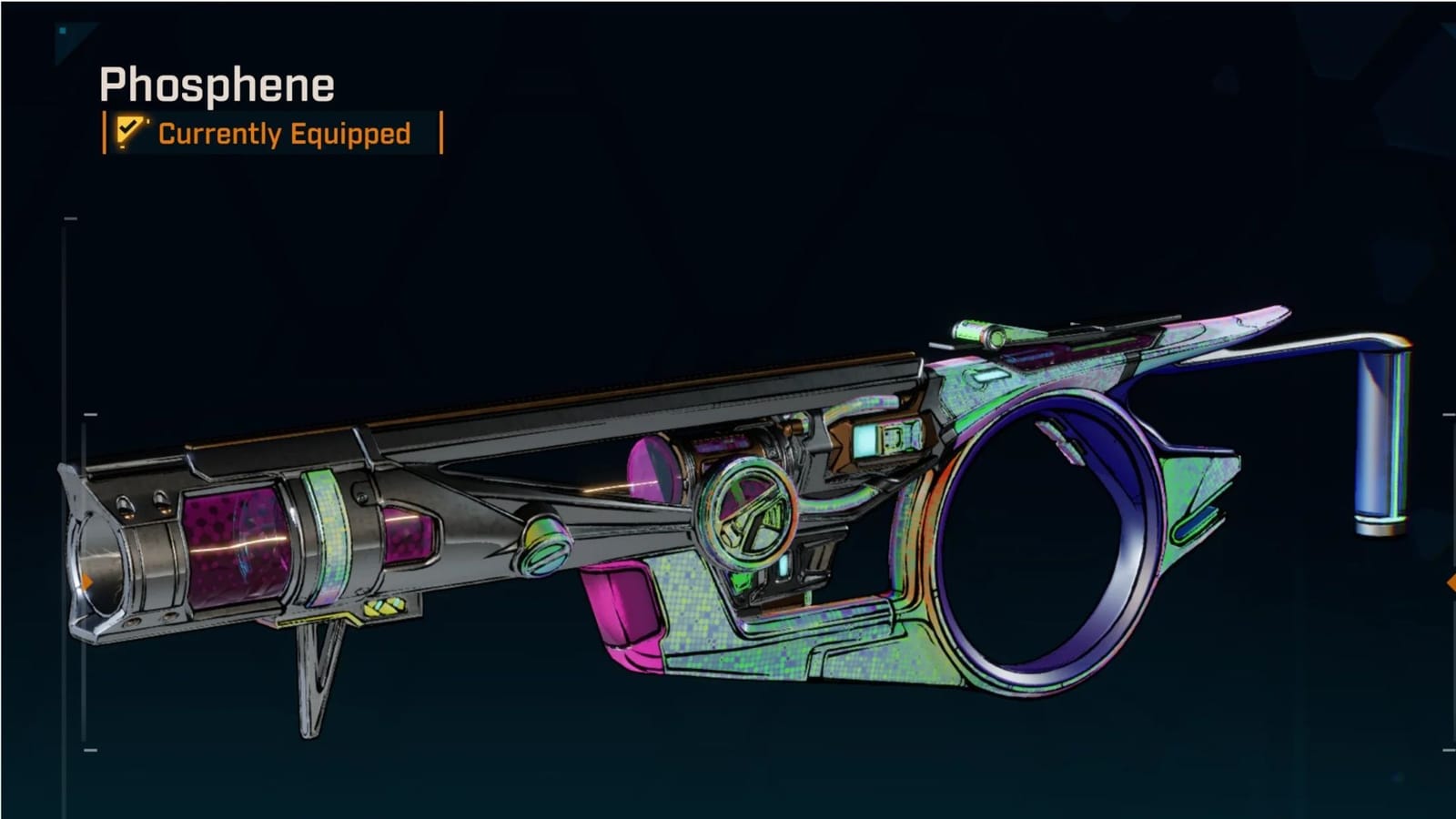The height and width of the screenshot is (819, 1456).
Task: Click the right orange arrow to cycle weapons
Action: [x=1452, y=581]
